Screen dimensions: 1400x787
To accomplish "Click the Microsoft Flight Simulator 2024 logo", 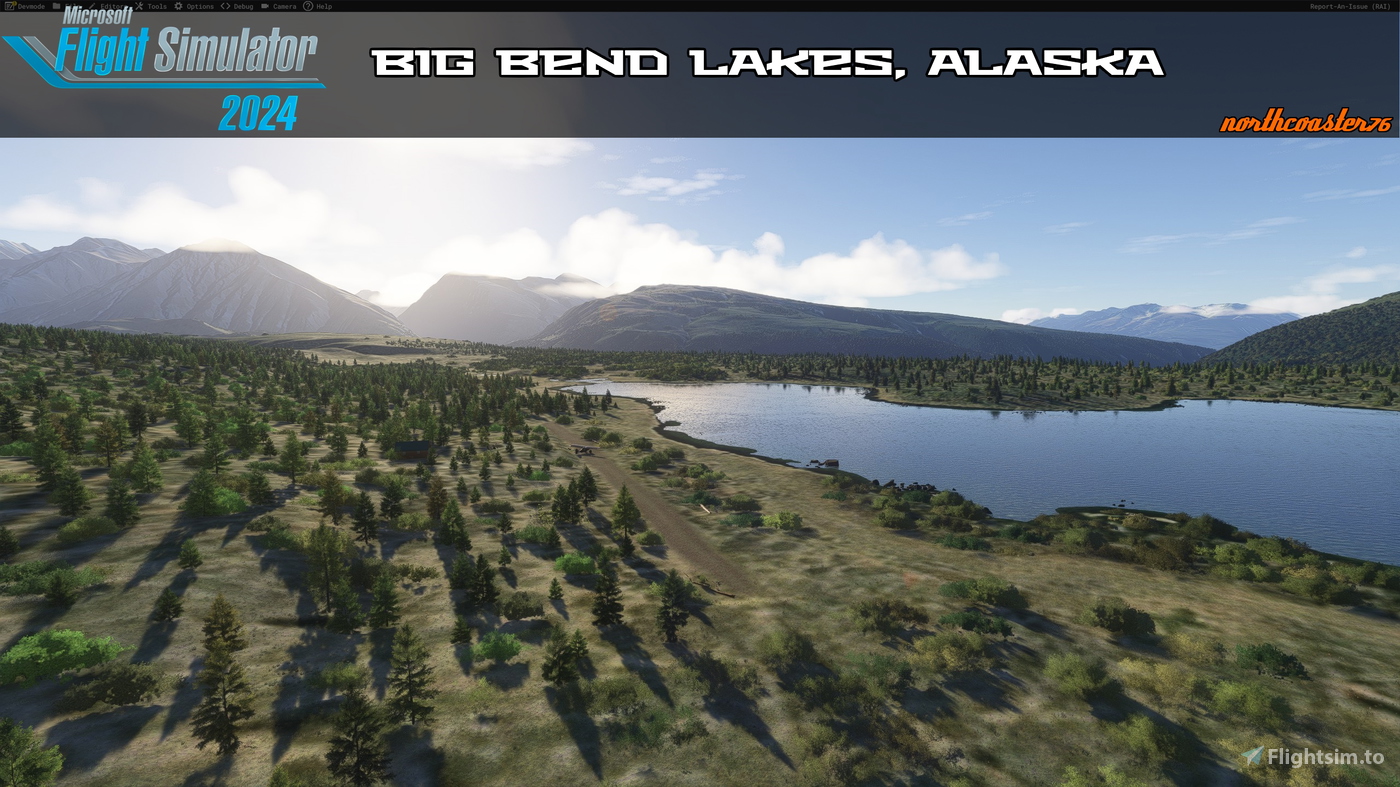I will point(160,70).
